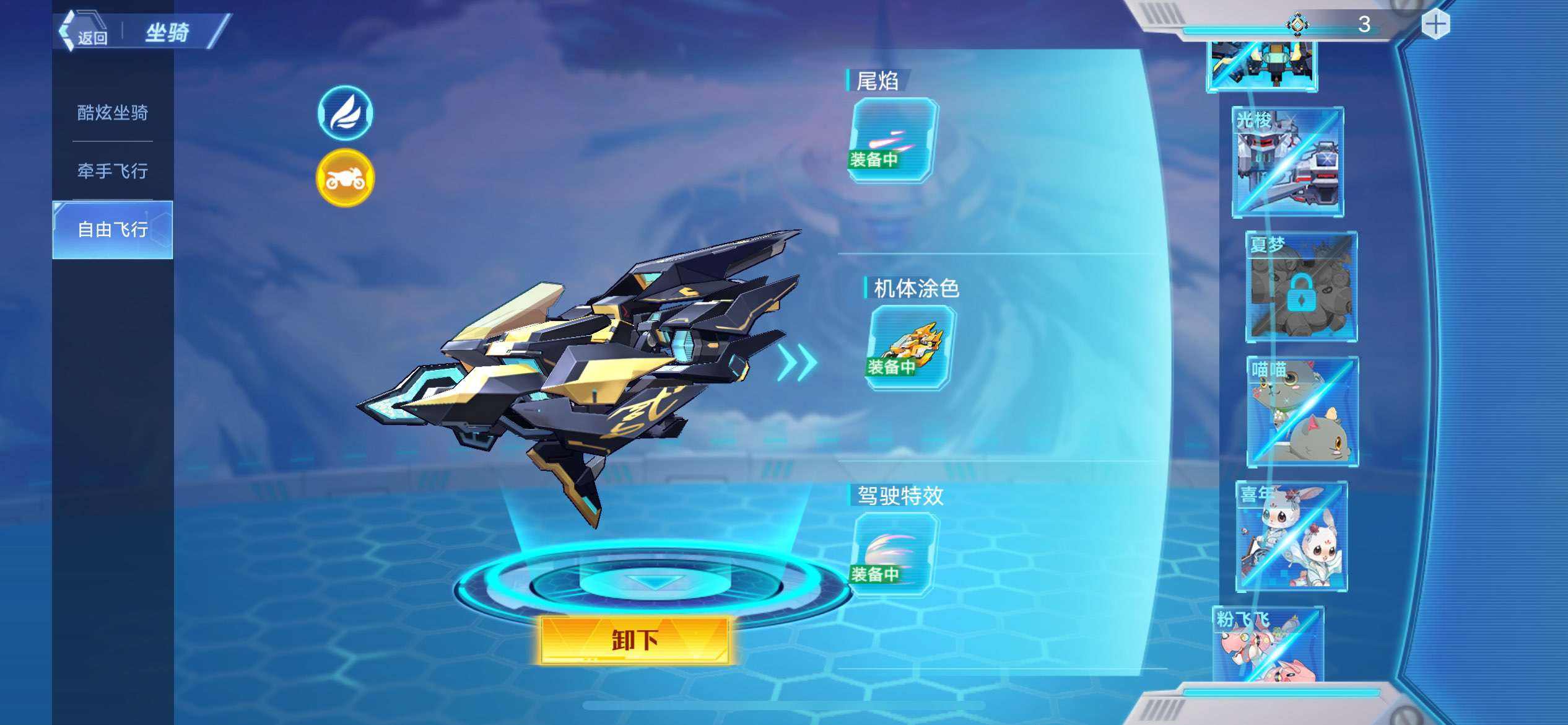Select the 自由飞行 tab
Screen dimensions: 1568x725
(x=112, y=229)
